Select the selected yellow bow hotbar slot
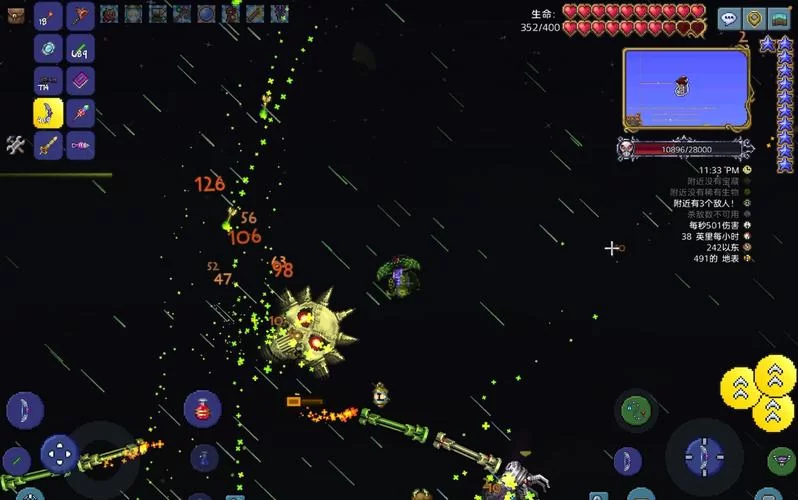Image resolution: width=798 pixels, height=500 pixels. pyautogui.click(x=48, y=113)
